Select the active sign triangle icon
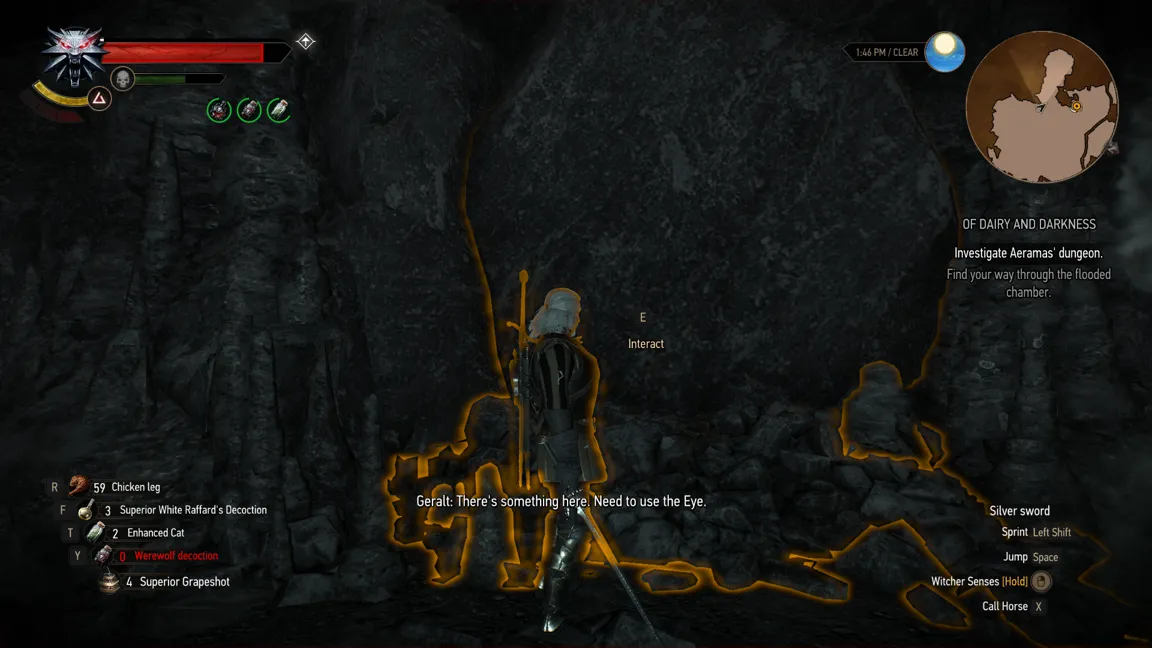The image size is (1152, 648). pyautogui.click(x=99, y=98)
